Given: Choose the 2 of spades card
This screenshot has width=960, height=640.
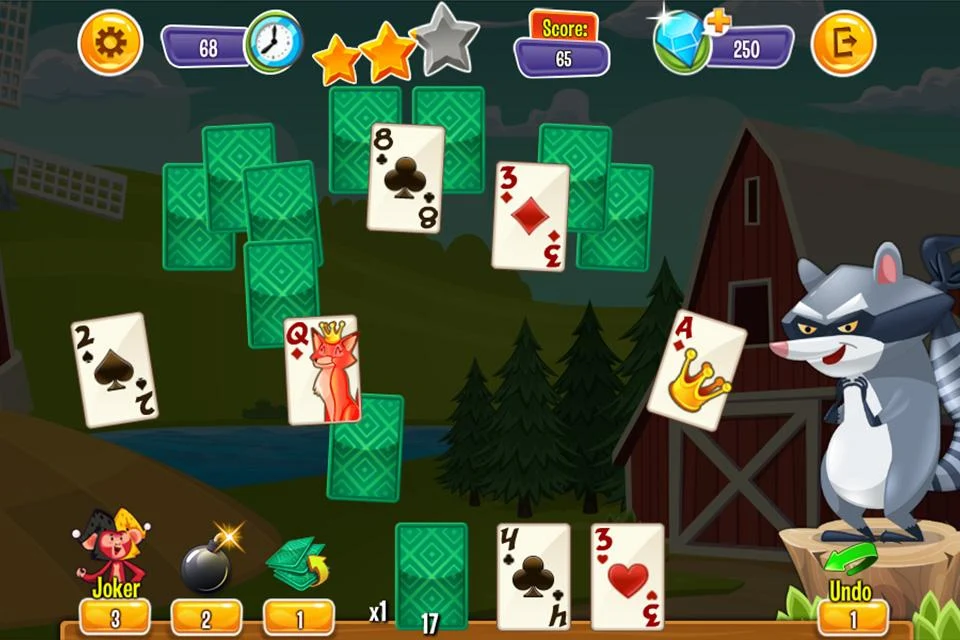Looking at the screenshot, I should pos(114,370).
